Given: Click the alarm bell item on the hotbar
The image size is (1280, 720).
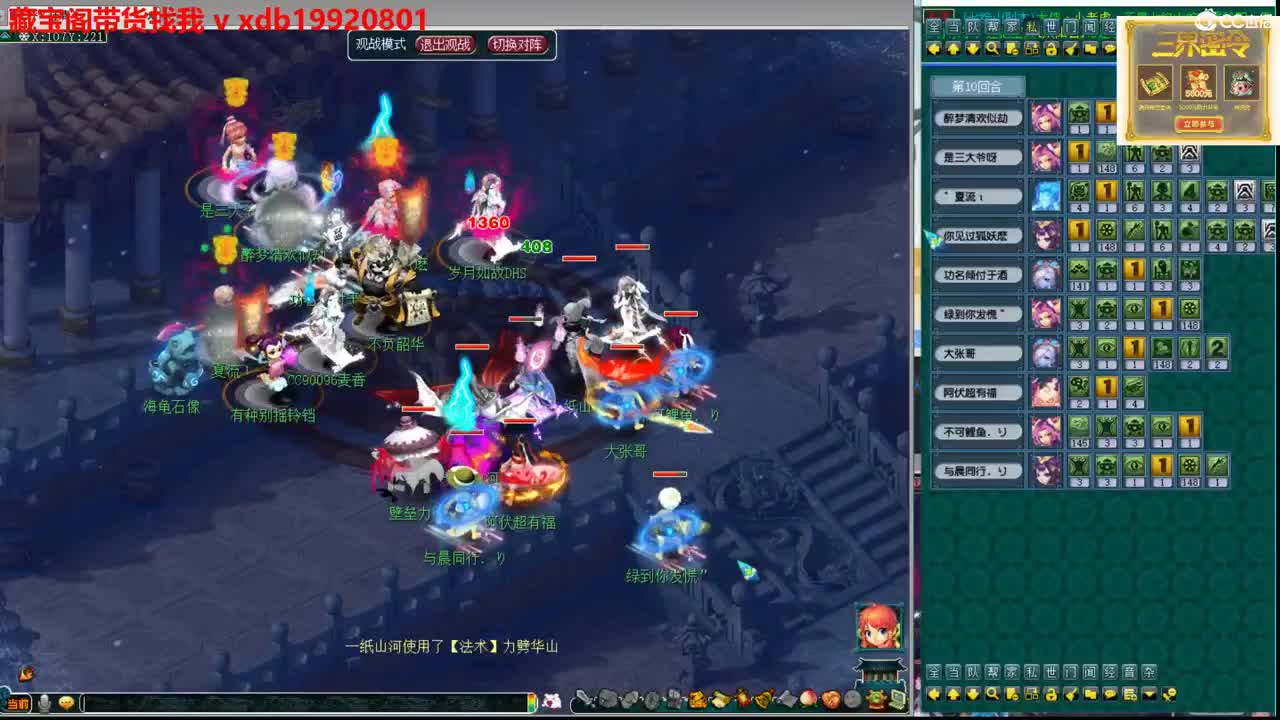Looking at the screenshot, I should (x=761, y=700).
